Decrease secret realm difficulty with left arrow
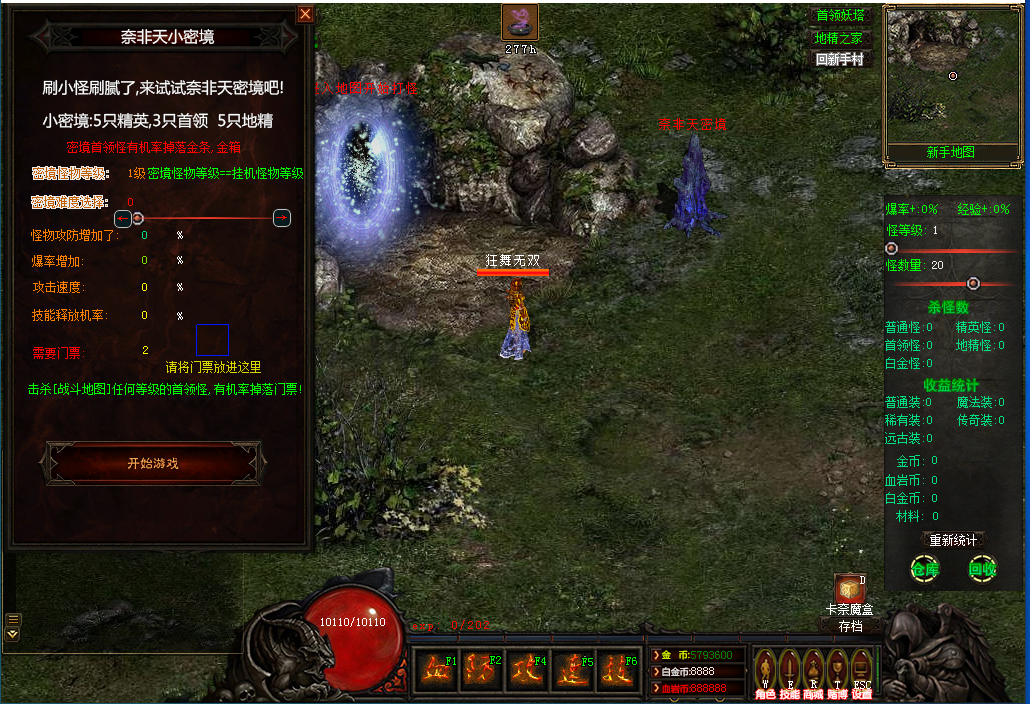Image resolution: width=1030 pixels, height=704 pixels. pyautogui.click(x=123, y=218)
